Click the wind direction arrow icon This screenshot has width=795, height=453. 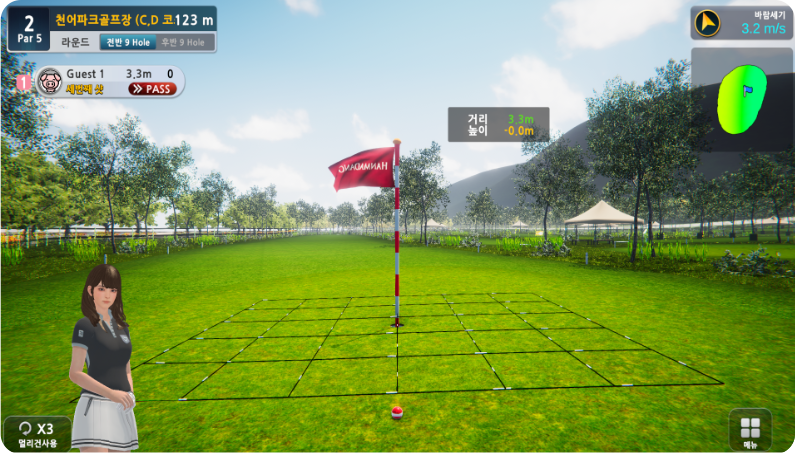(709, 22)
